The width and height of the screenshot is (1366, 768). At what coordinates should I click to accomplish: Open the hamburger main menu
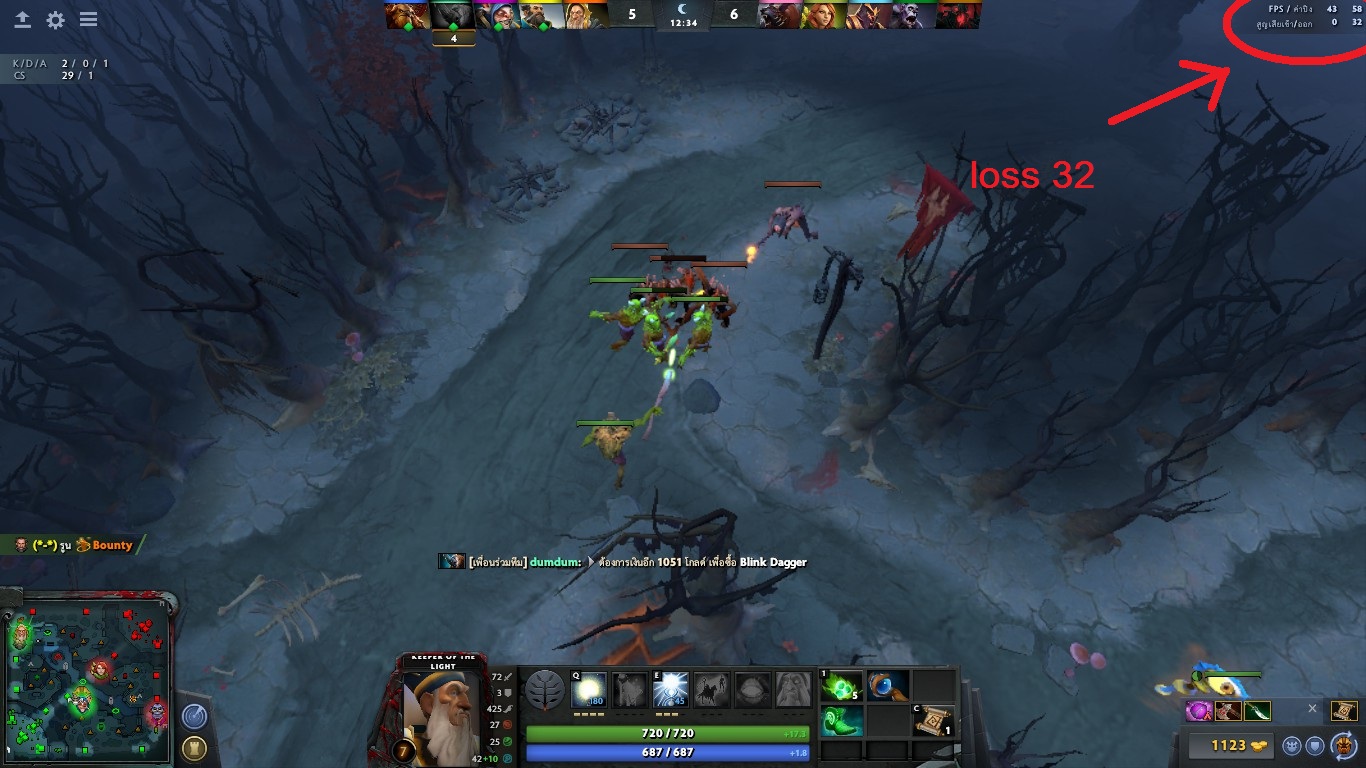tap(88, 19)
